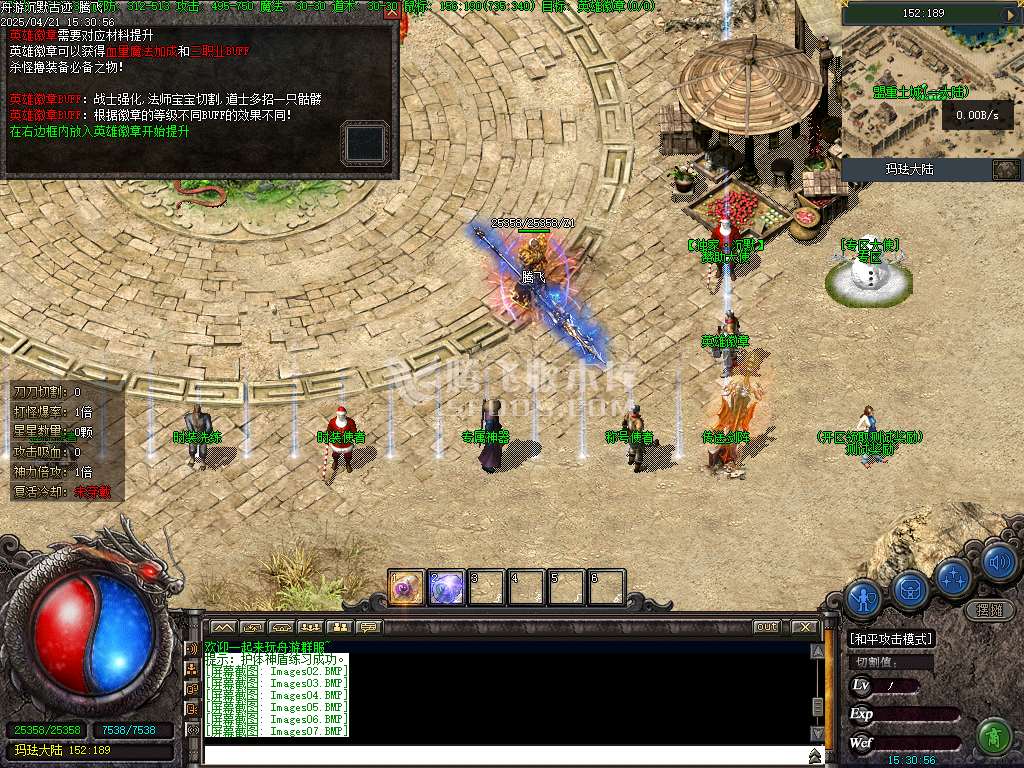Open the bag via the chest icon
The height and width of the screenshot is (768, 1024).
click(x=909, y=589)
